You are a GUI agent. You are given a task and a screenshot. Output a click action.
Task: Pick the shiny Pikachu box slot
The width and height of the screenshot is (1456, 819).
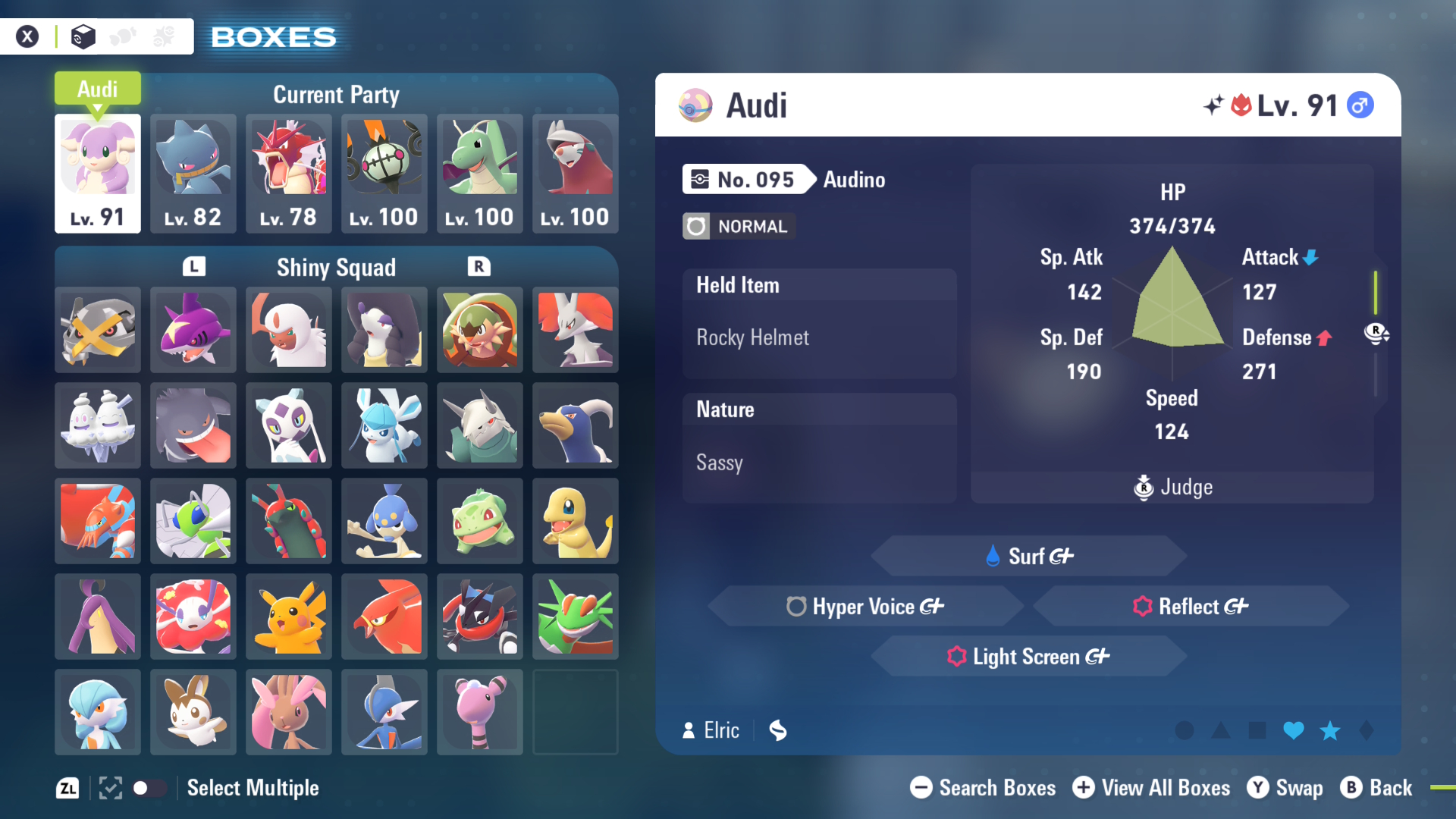click(x=289, y=617)
